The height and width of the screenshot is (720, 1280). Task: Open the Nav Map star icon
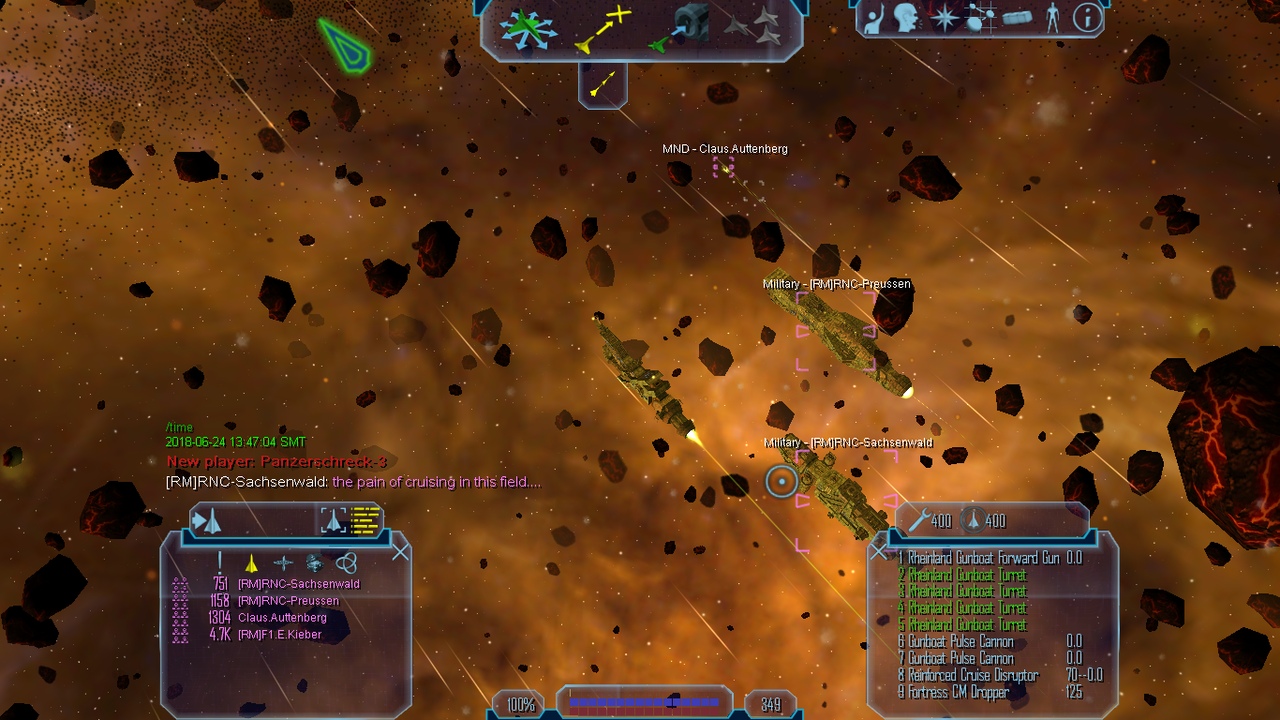coord(943,18)
